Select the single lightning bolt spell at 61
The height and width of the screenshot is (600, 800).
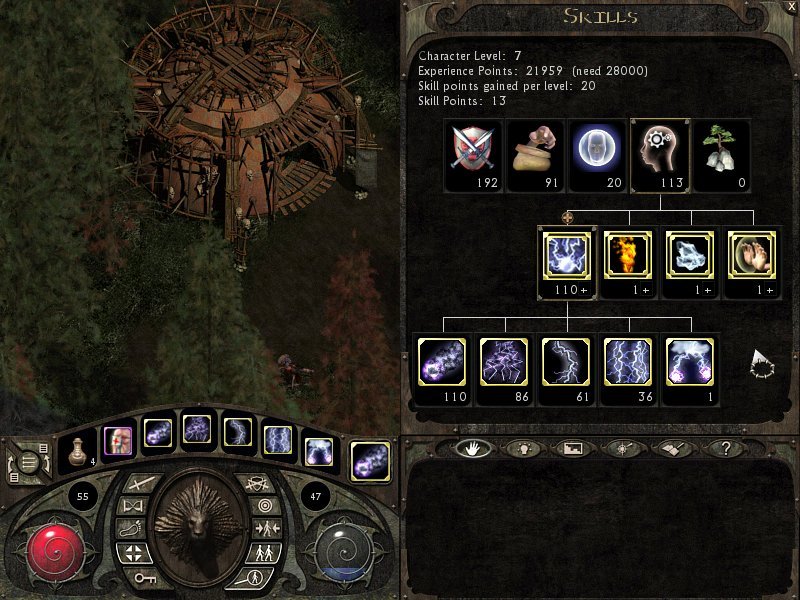click(567, 362)
